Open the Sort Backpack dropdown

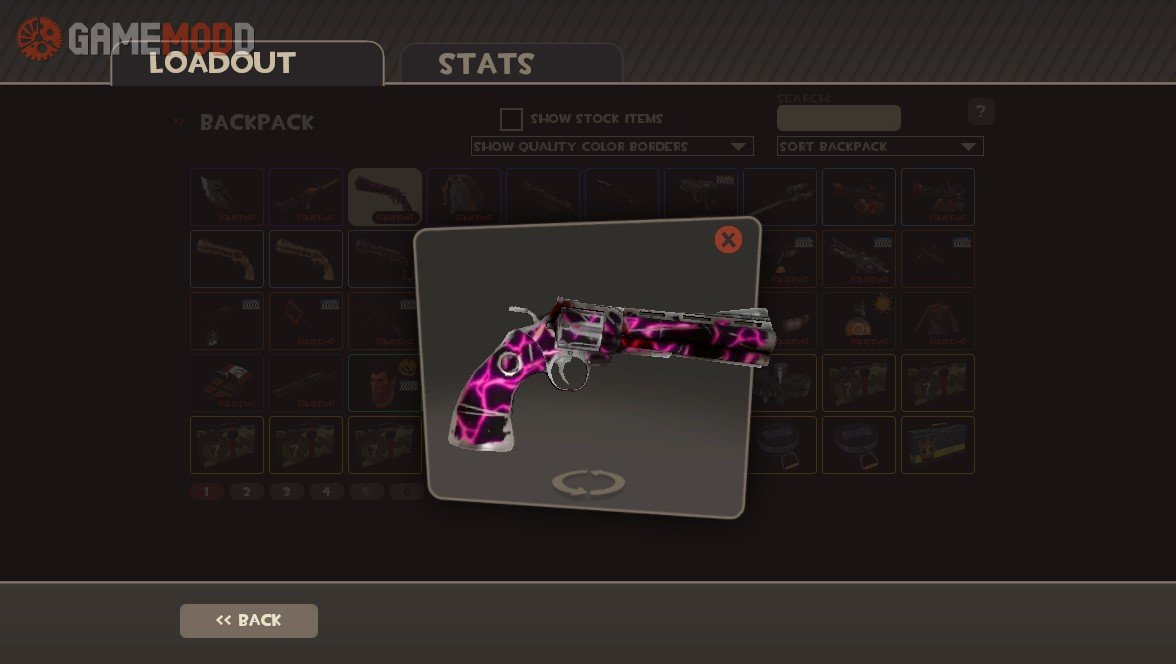[880, 147]
